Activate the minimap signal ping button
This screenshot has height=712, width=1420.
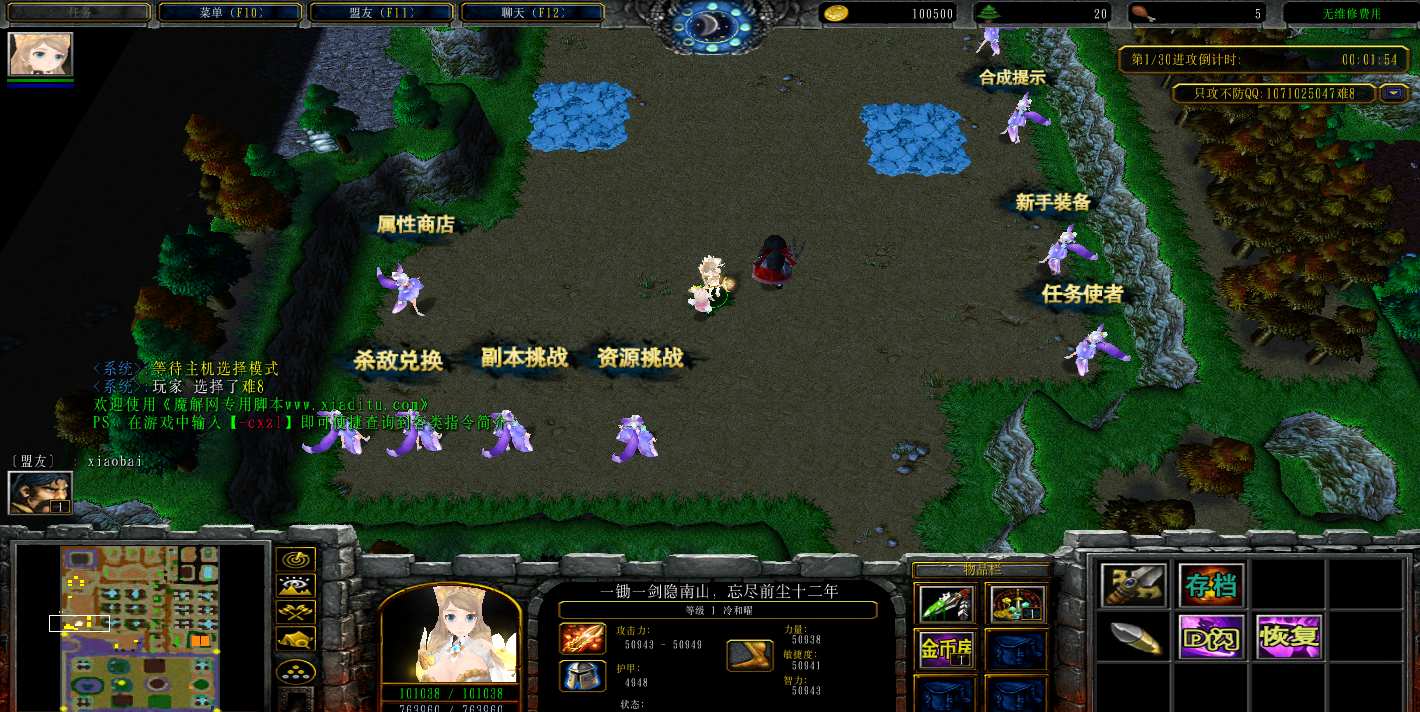coord(296,560)
